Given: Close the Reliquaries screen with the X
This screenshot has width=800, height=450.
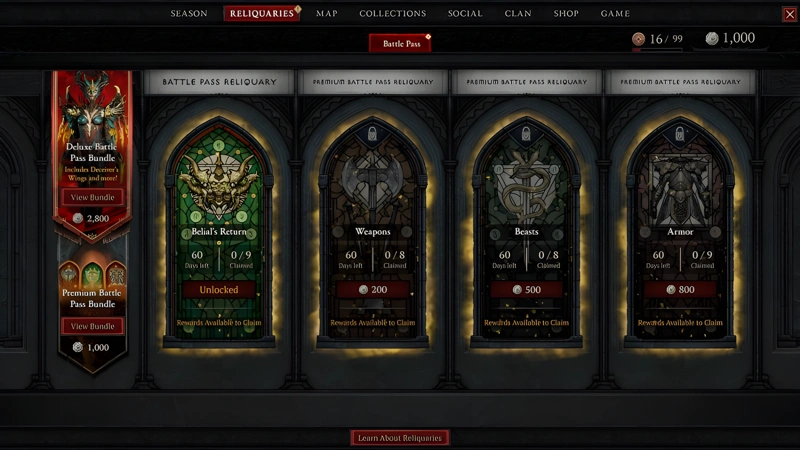Looking at the screenshot, I should pyautogui.click(x=789, y=14).
